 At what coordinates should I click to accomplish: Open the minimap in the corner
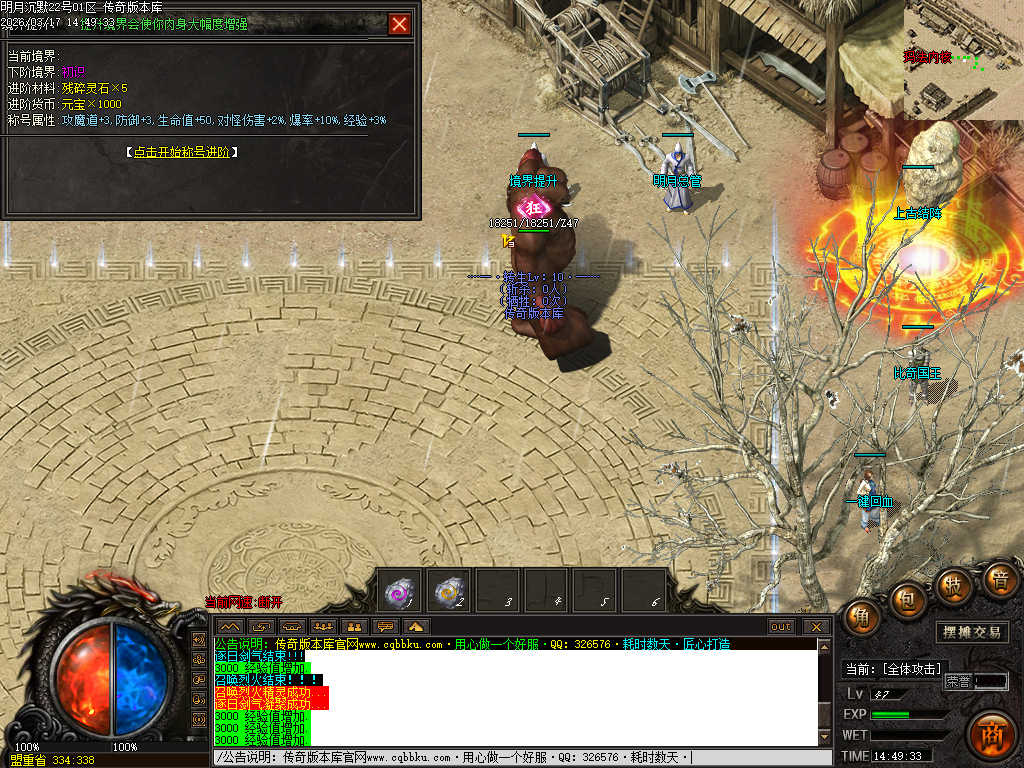(963, 59)
